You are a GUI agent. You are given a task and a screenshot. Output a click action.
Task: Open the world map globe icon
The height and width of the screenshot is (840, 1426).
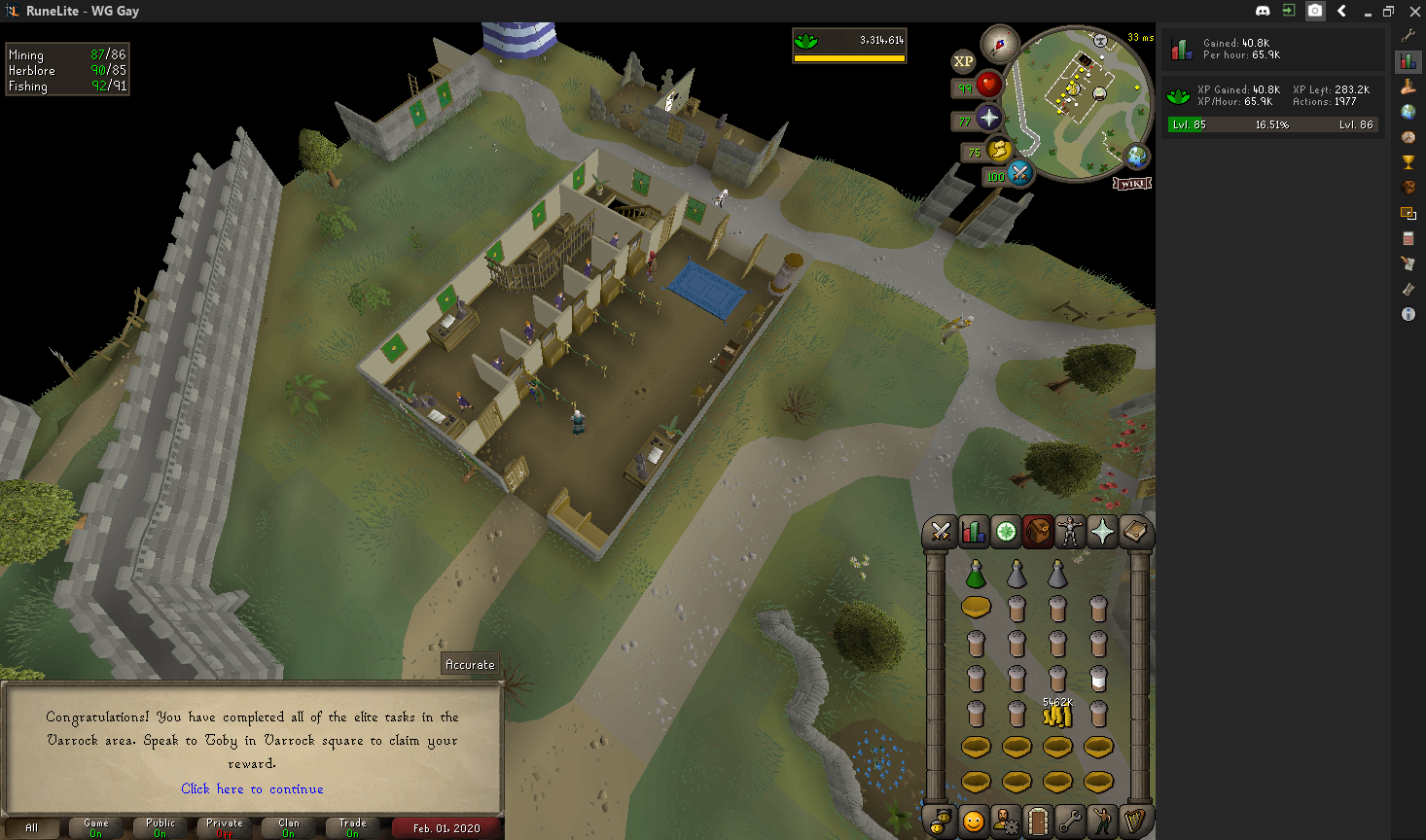pos(1136,156)
